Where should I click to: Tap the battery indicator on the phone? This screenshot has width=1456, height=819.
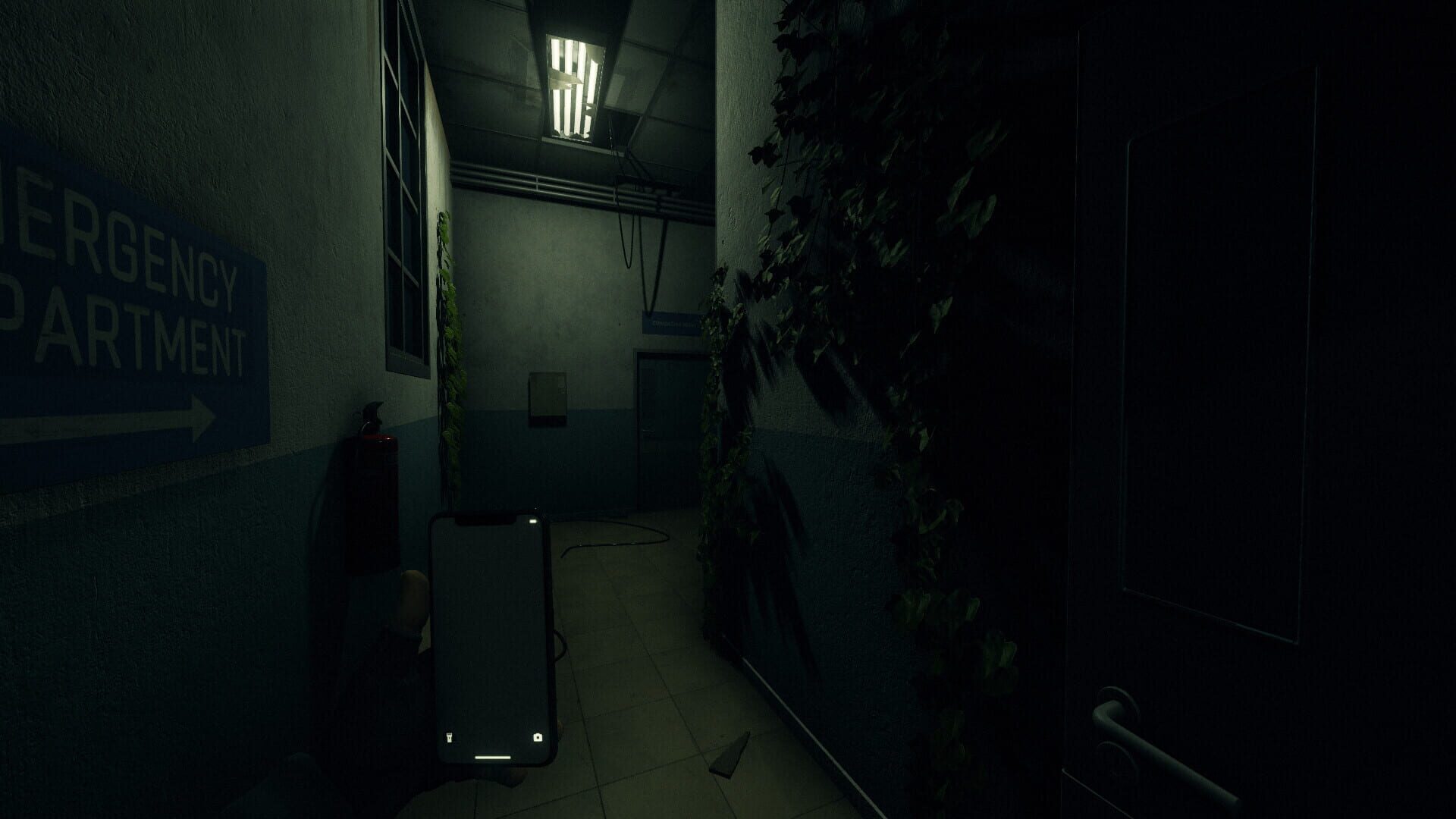(x=533, y=521)
